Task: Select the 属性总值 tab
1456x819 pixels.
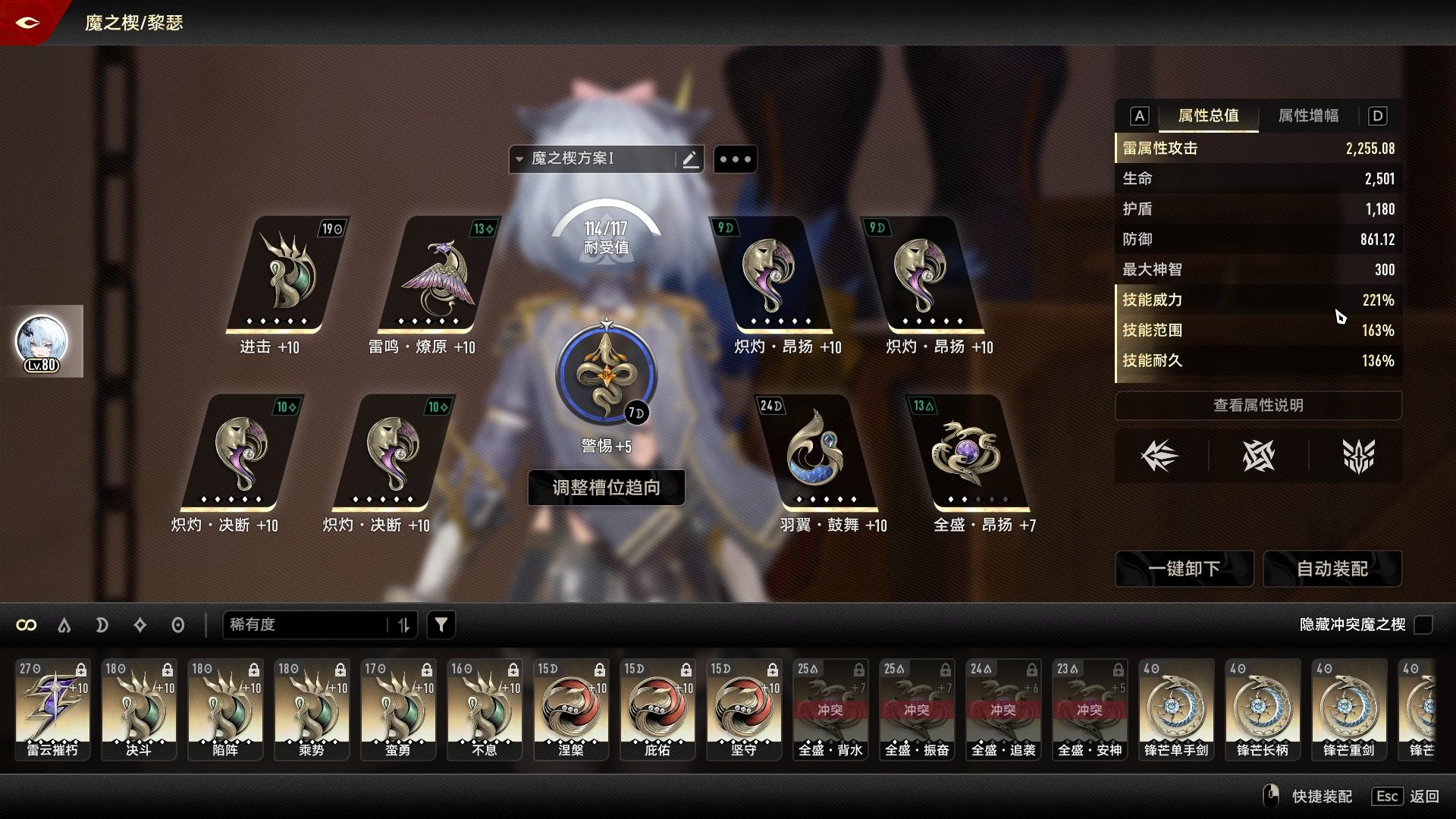Action: [x=1208, y=116]
